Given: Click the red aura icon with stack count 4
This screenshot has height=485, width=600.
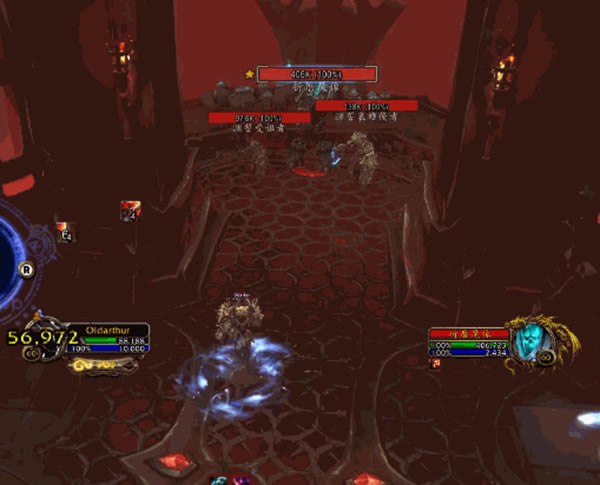Looking at the screenshot, I should click(130, 209).
